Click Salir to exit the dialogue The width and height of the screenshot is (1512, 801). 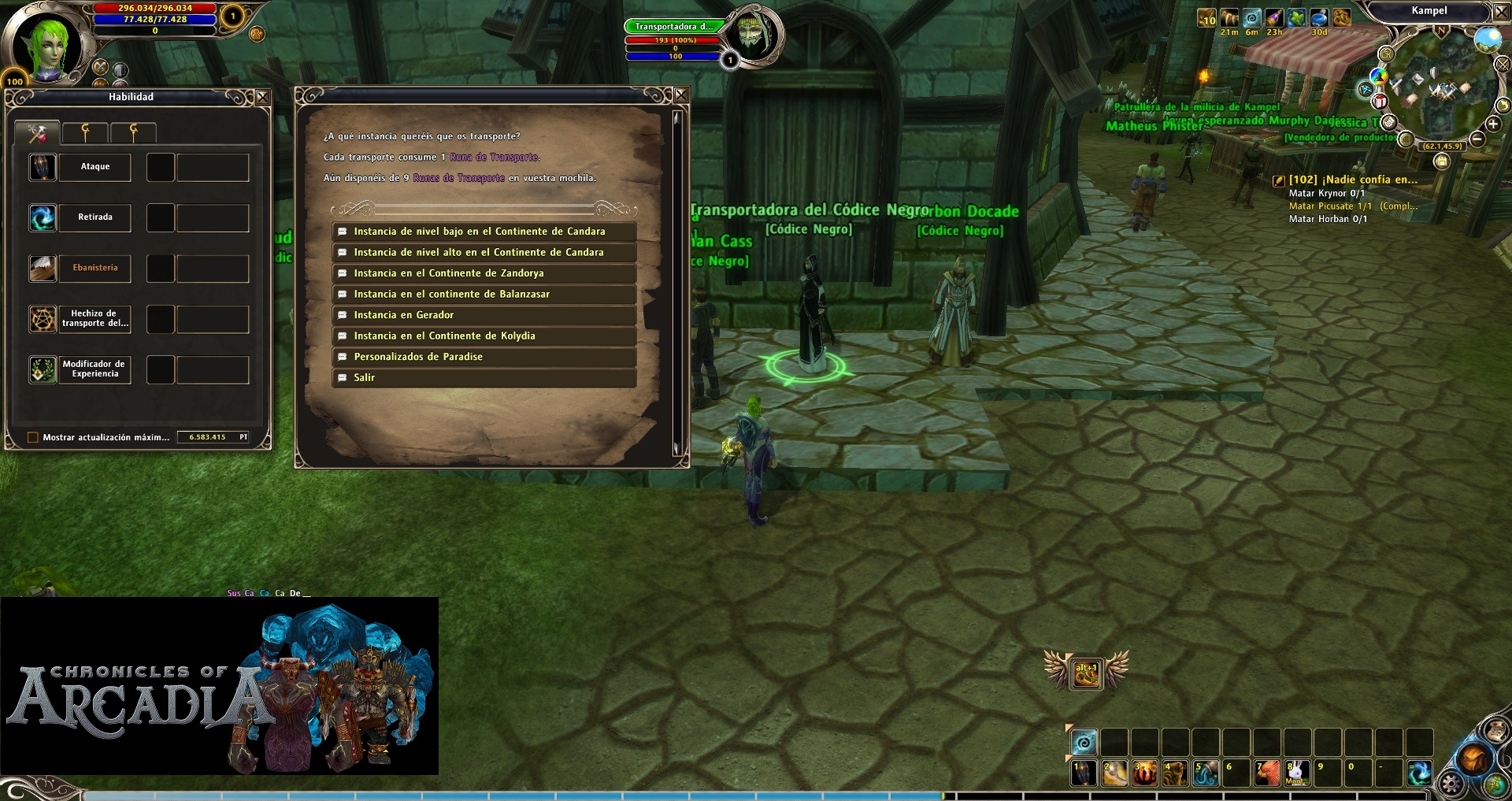coord(364,378)
